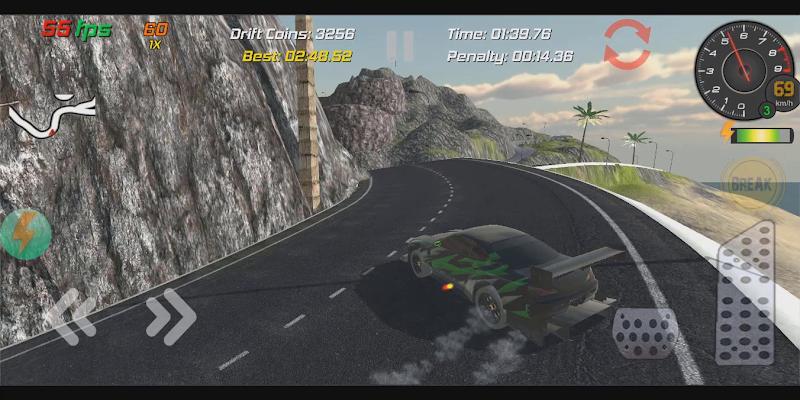800x400 pixels.
Task: Restart the track using the red arrows icon
Action: coord(627,45)
